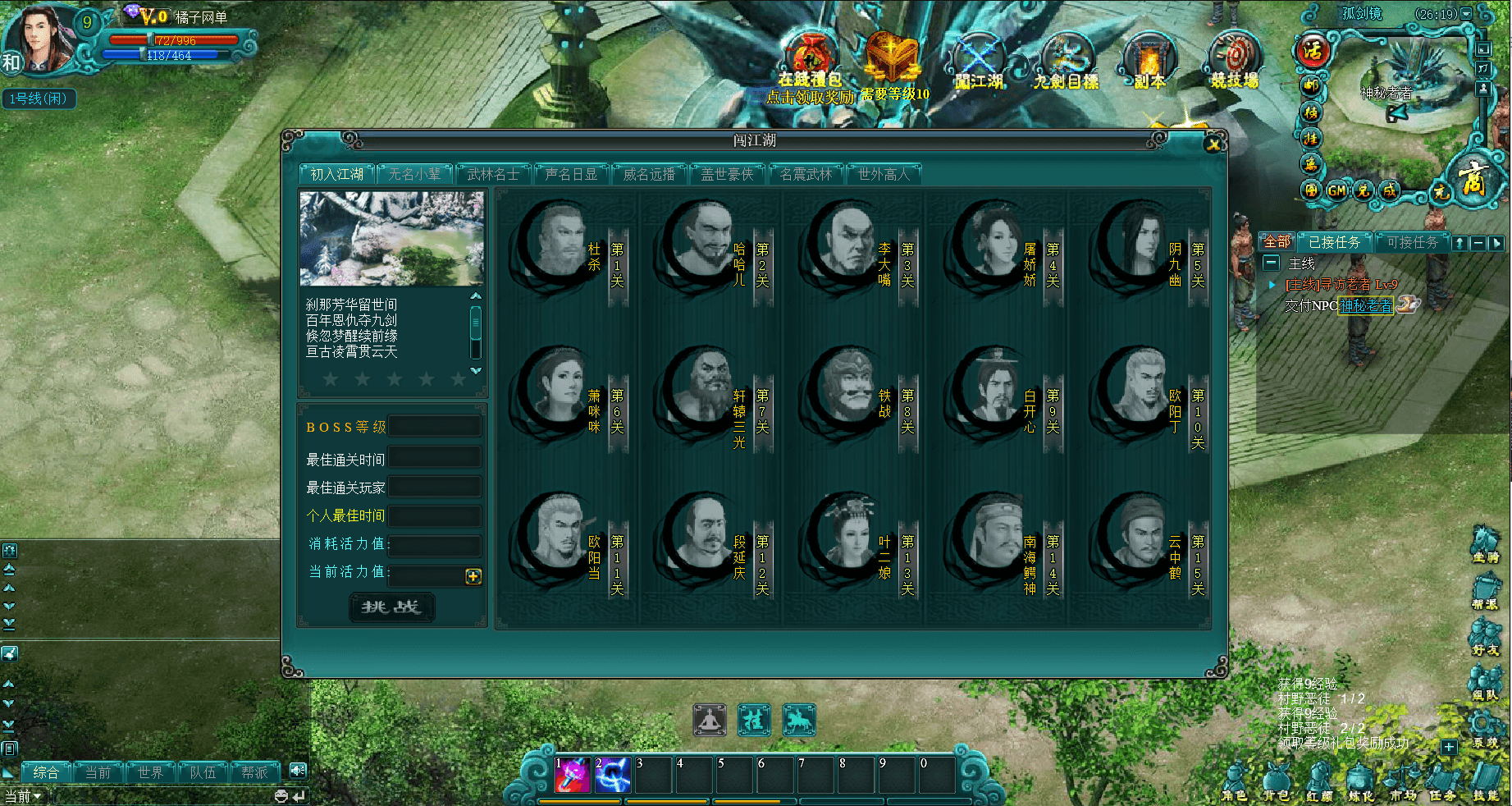
Task: Switch quest tracker to 已接任务 tab
Action: pyautogui.click(x=1334, y=242)
